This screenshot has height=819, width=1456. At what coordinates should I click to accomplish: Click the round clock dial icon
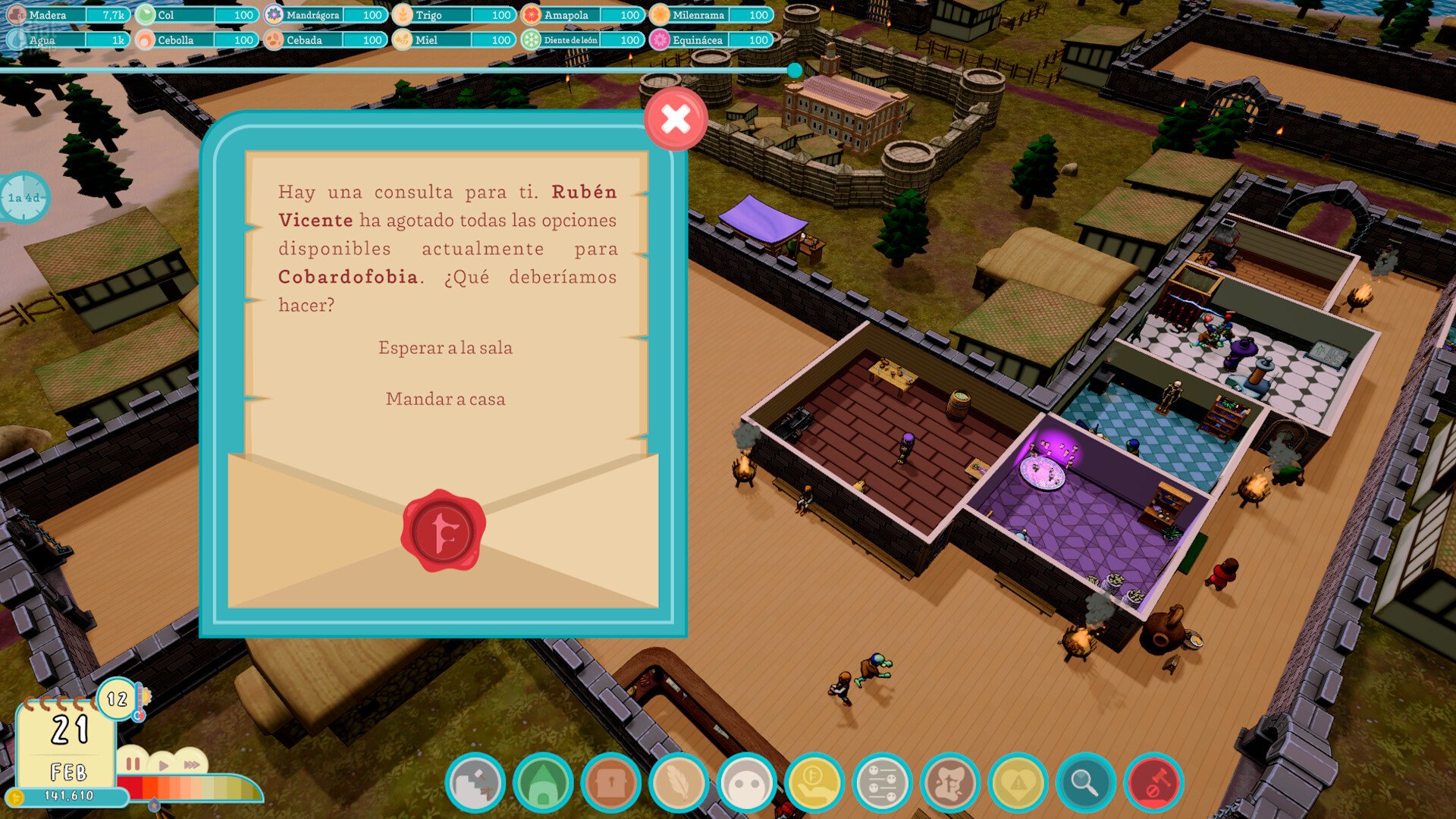point(24,198)
